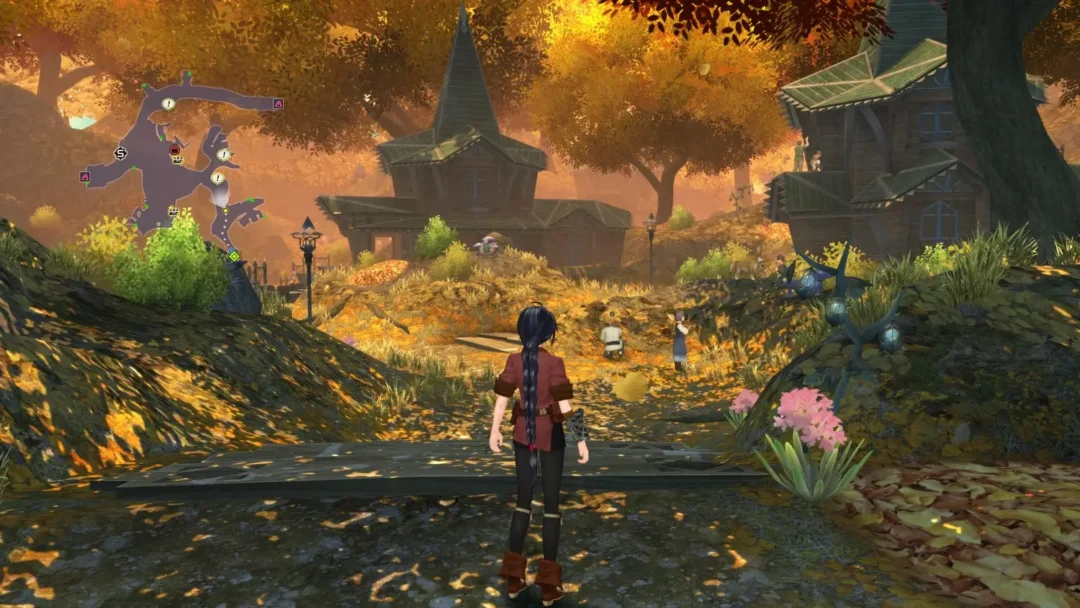1080x608 pixels.
Task: Select the exclamation marker on the minimap's northern path
Action: click(169, 104)
